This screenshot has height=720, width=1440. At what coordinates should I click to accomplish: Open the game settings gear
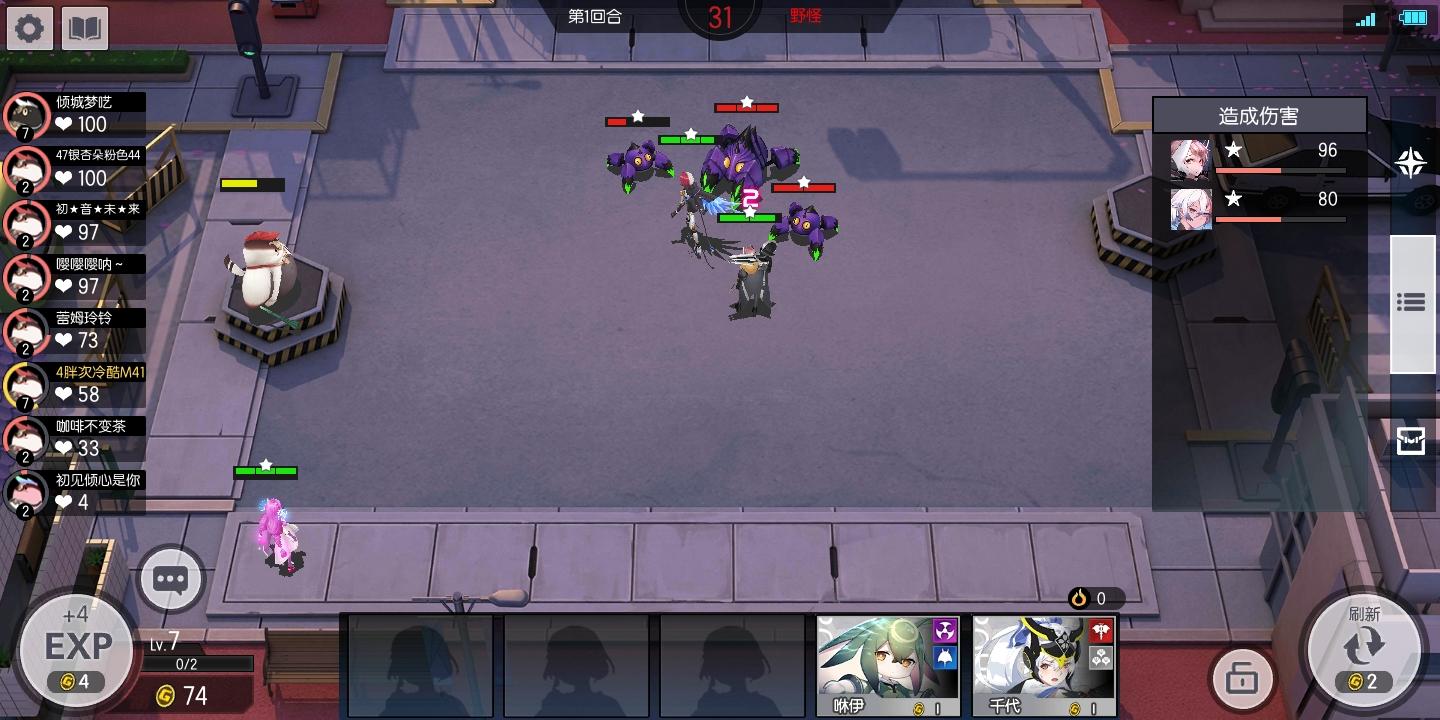29,27
